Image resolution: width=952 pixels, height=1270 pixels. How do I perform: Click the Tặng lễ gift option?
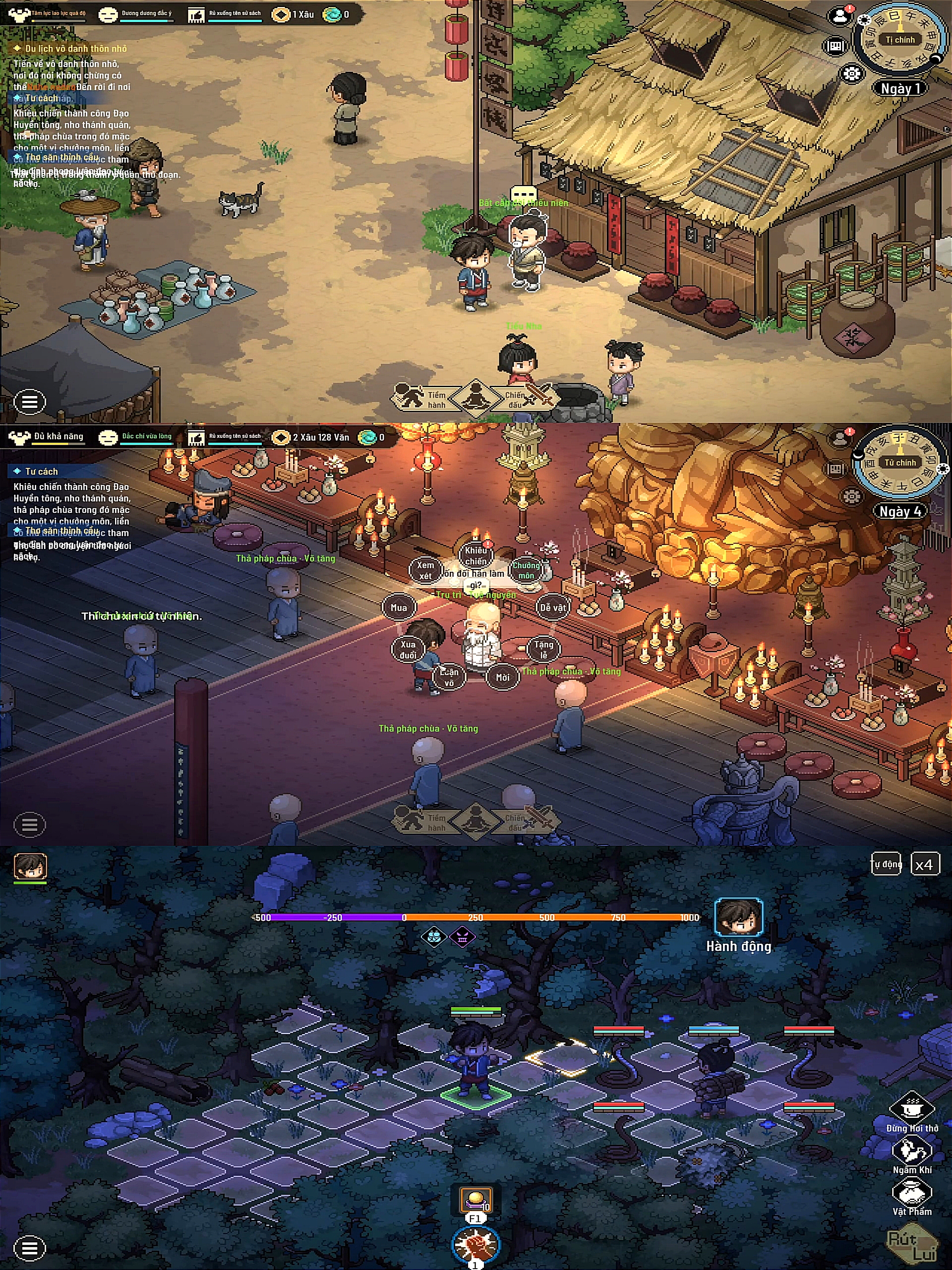click(543, 650)
